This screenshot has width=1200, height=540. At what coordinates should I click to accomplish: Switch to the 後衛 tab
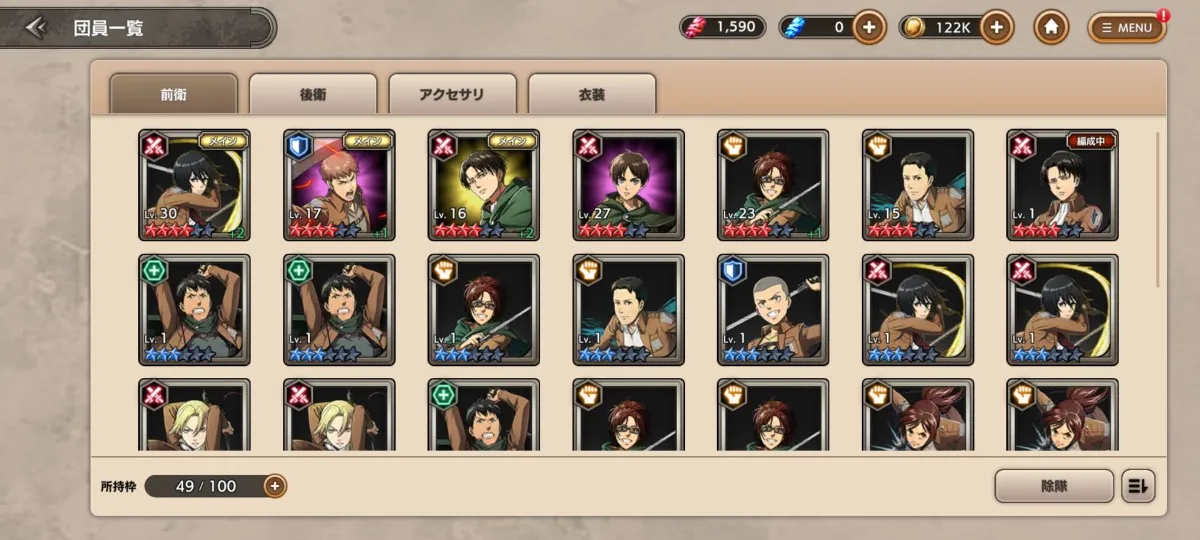pyautogui.click(x=313, y=95)
